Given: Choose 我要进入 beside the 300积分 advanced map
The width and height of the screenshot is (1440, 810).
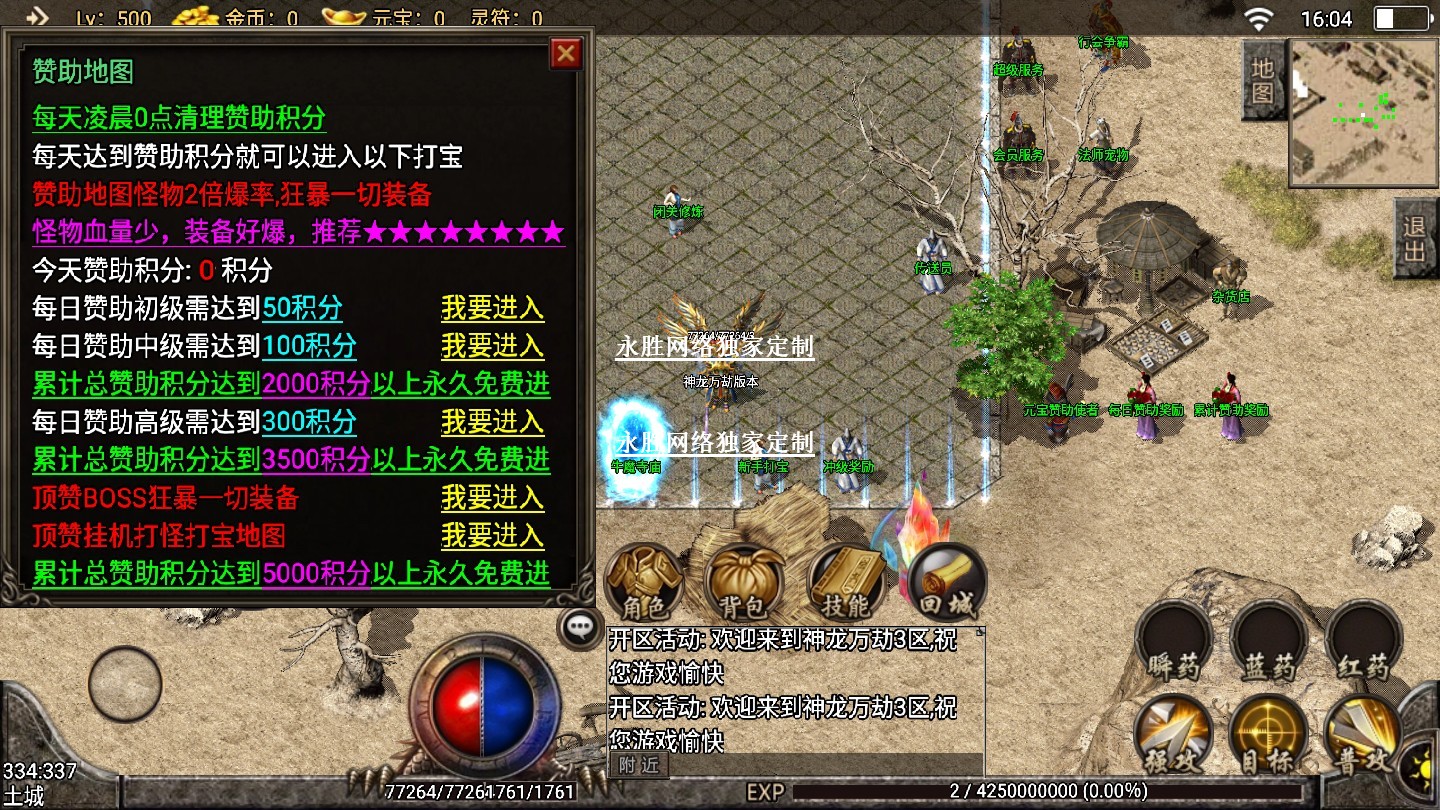Looking at the screenshot, I should pyautogui.click(x=492, y=422).
